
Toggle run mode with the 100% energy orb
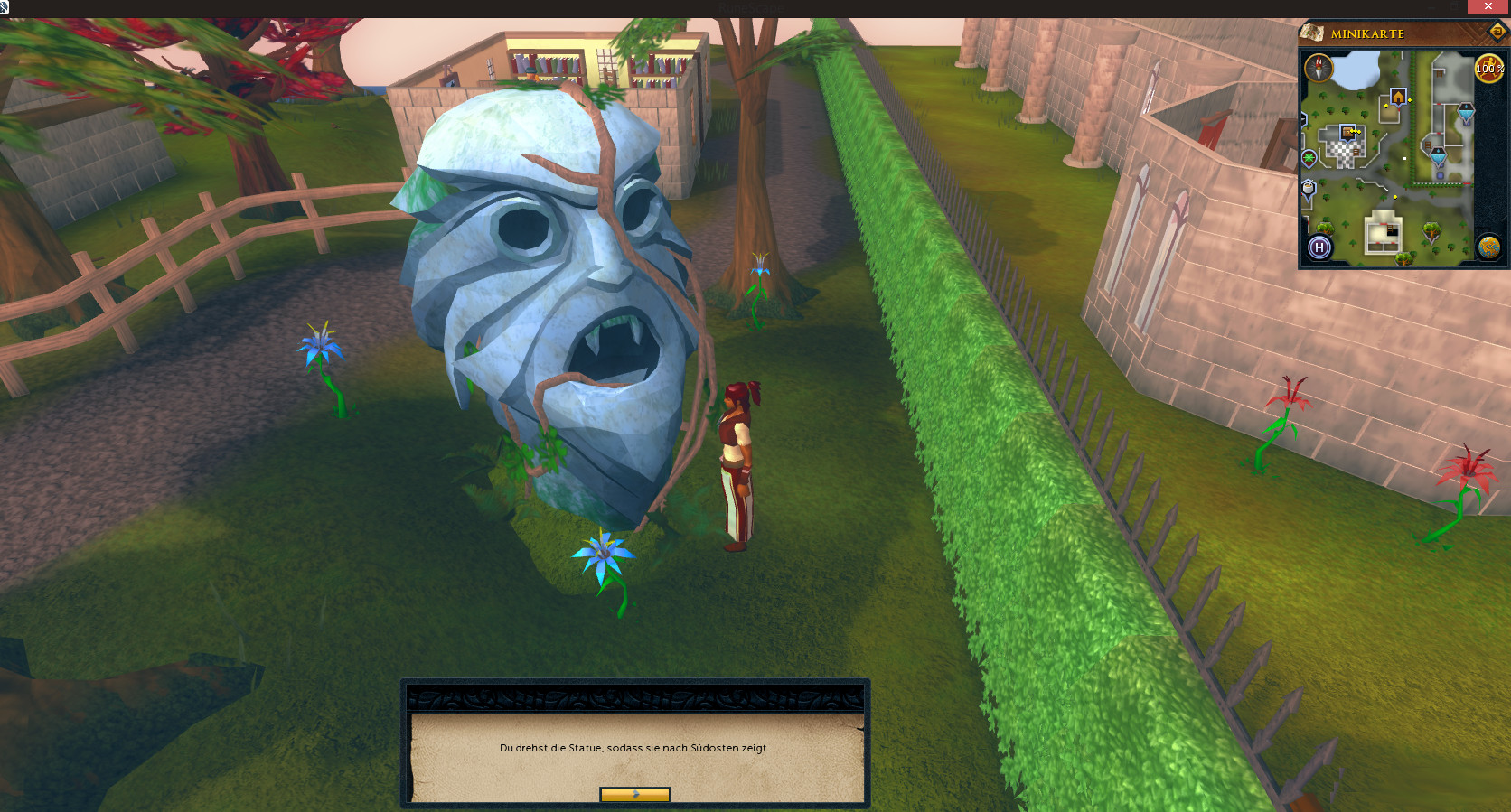[1489, 68]
